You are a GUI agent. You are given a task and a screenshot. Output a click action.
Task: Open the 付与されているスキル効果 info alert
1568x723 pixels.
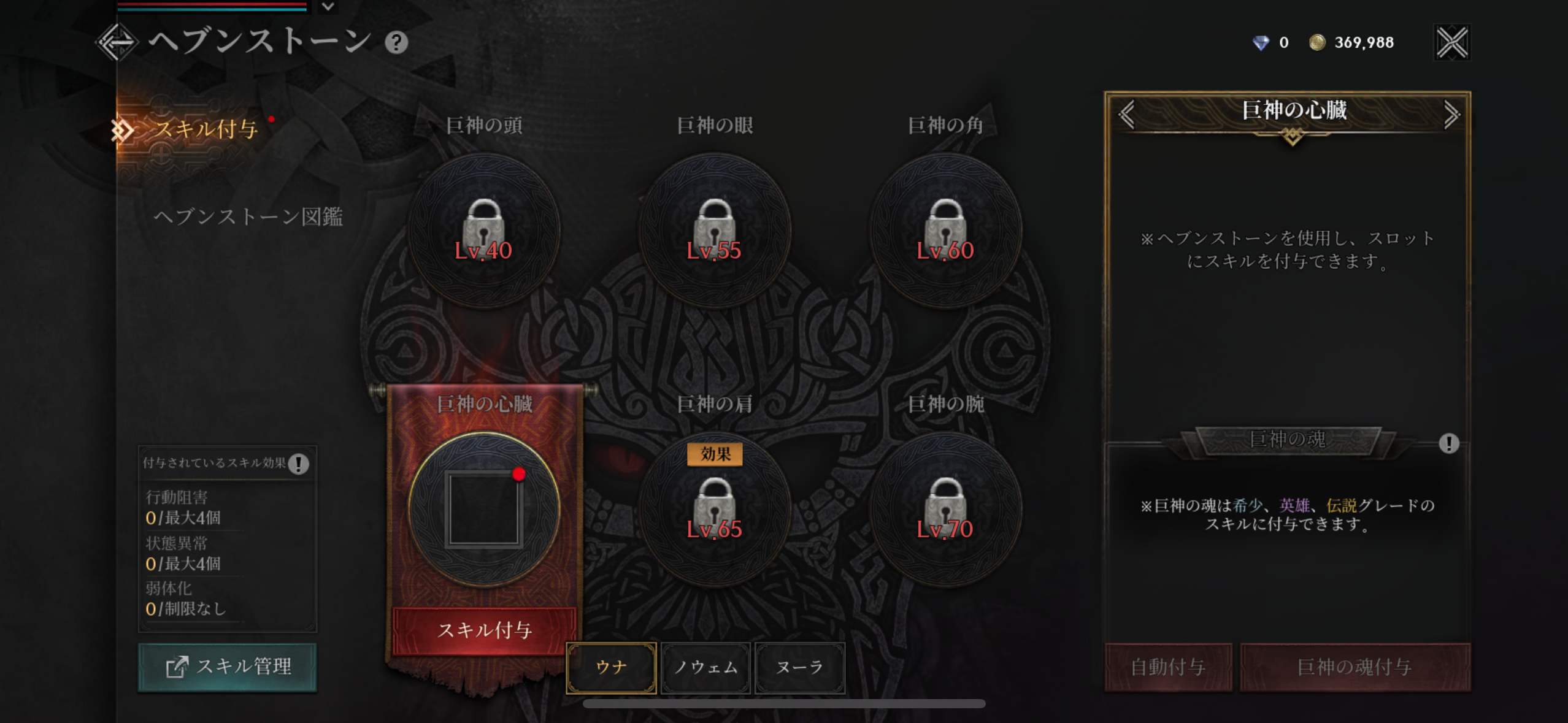click(x=299, y=464)
